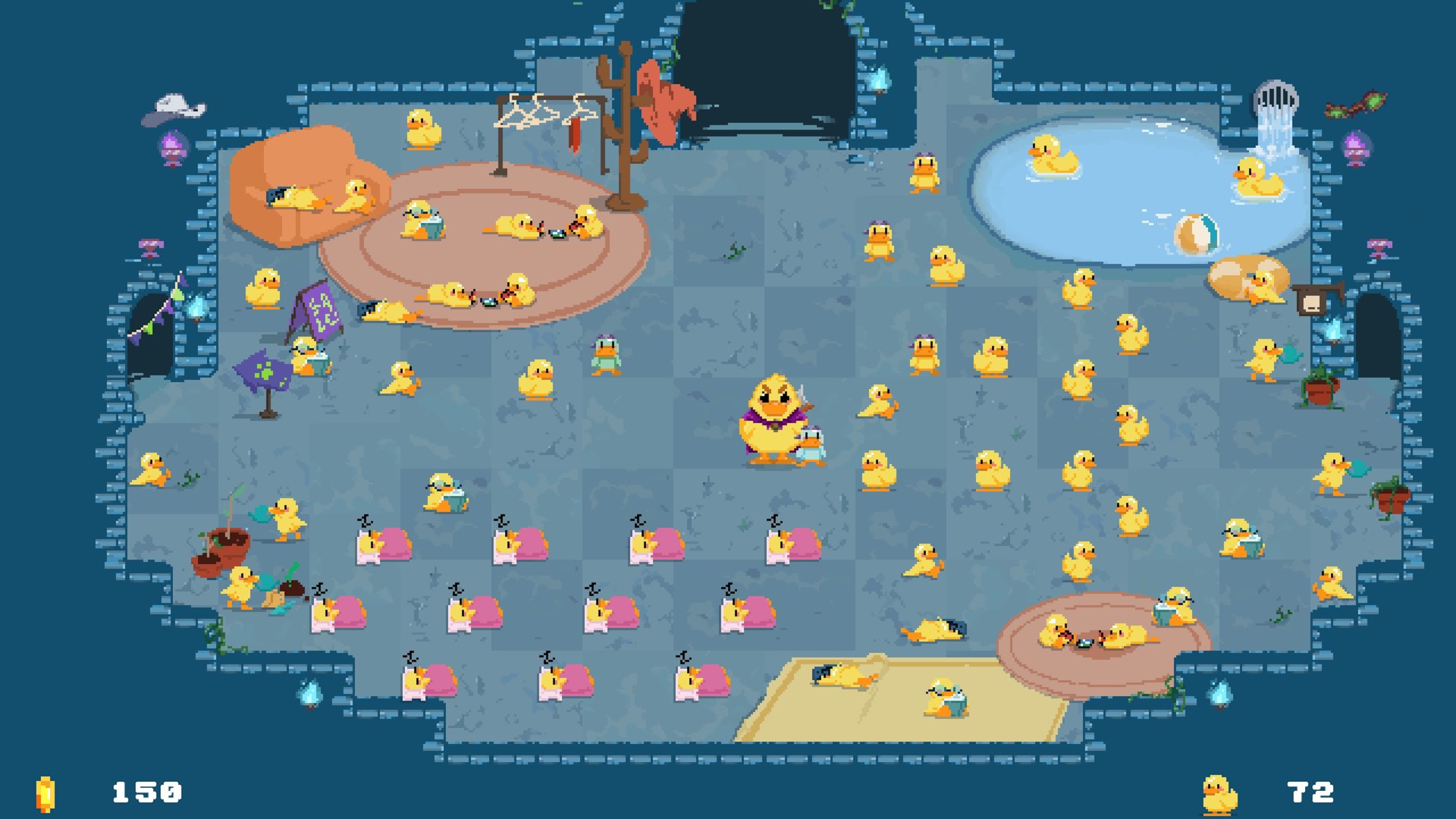Click the potted plant on the right ledge
This screenshot has height=819, width=1456.
click(1320, 387)
